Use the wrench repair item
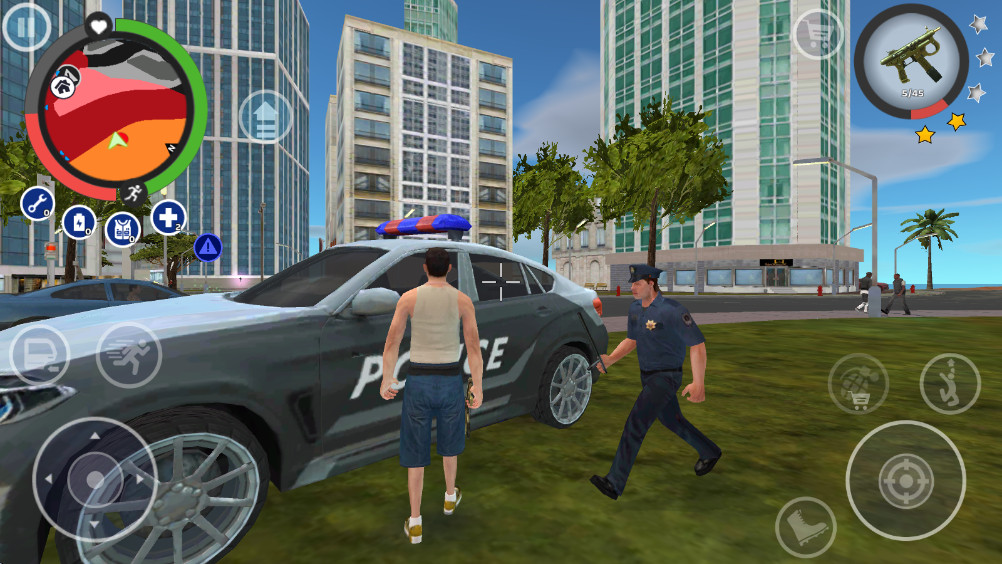This screenshot has height=564, width=1002. [37, 204]
